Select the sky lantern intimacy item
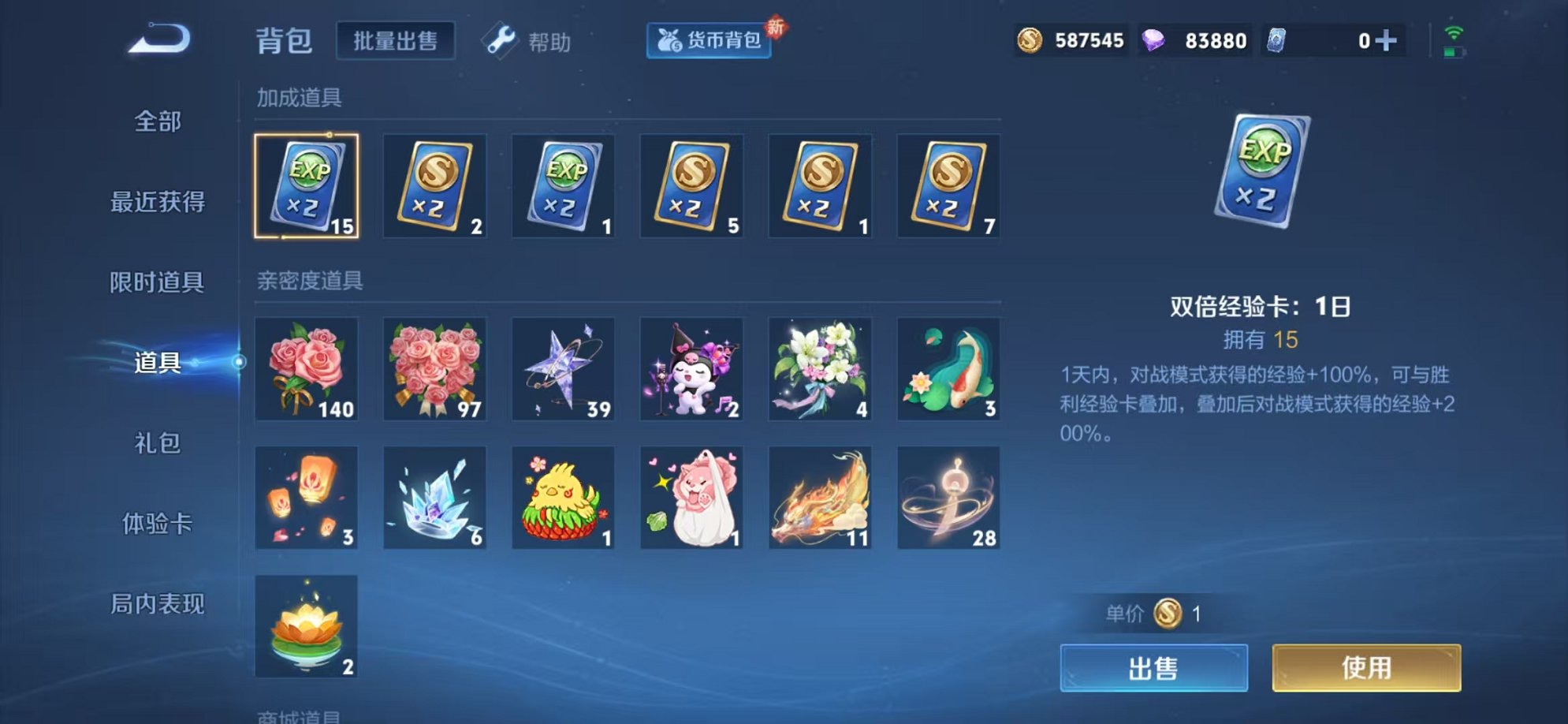This screenshot has height=724, width=1568. (306, 497)
